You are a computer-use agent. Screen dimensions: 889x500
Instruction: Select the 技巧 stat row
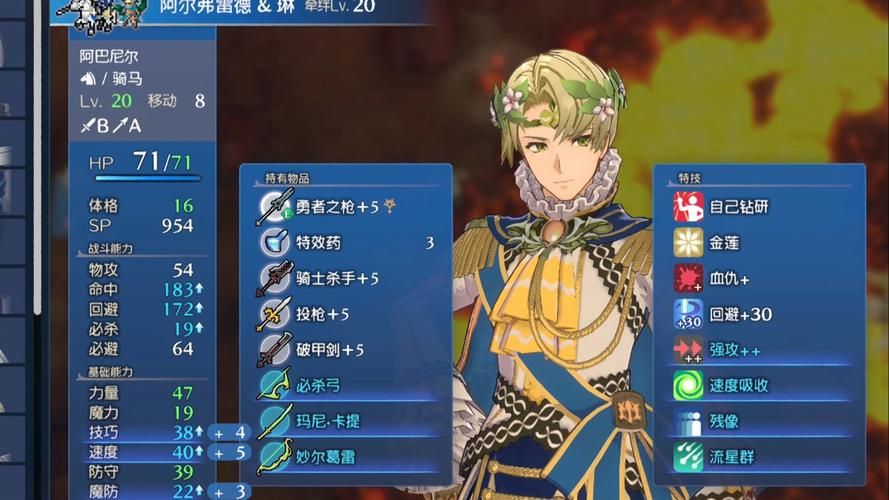click(140, 433)
